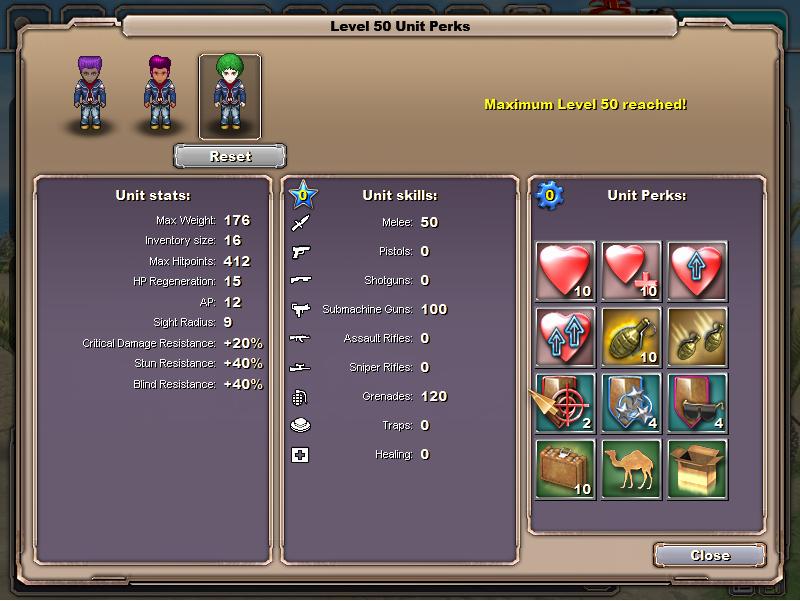Click the blue gear perk points icon
This screenshot has height=601, width=800.
tap(548, 195)
